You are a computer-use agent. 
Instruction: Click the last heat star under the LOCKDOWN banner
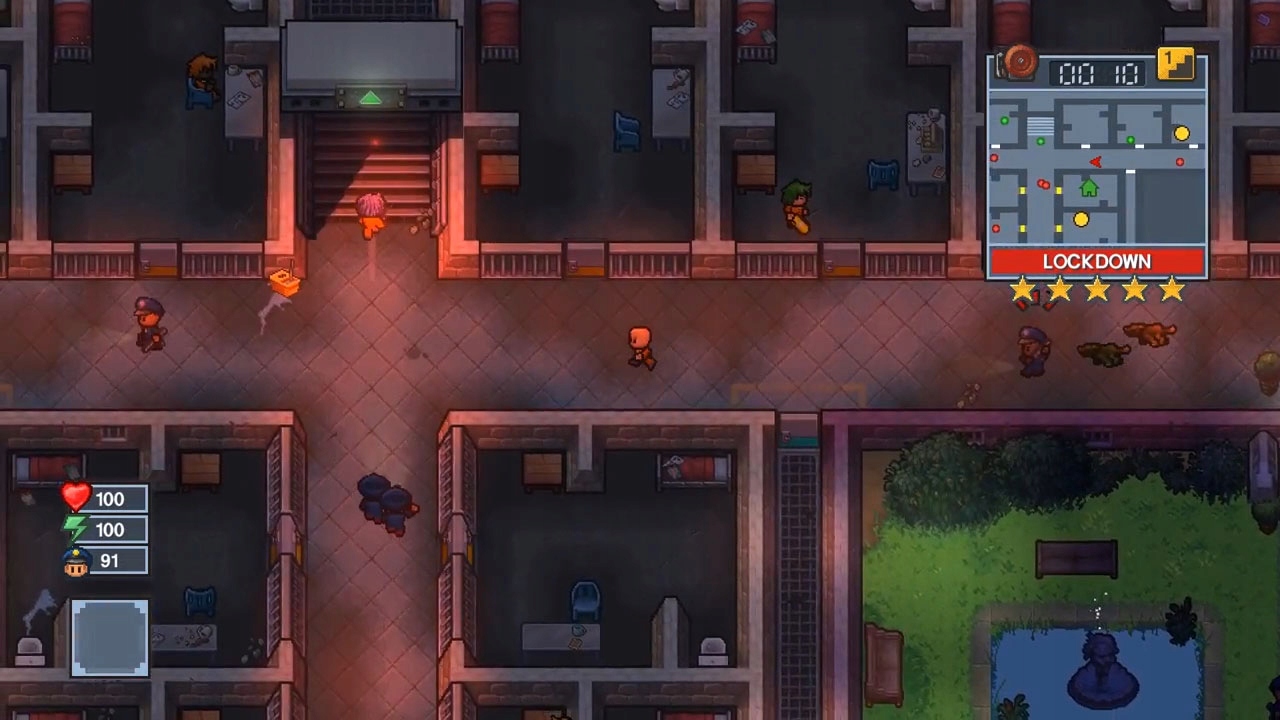tap(1170, 290)
